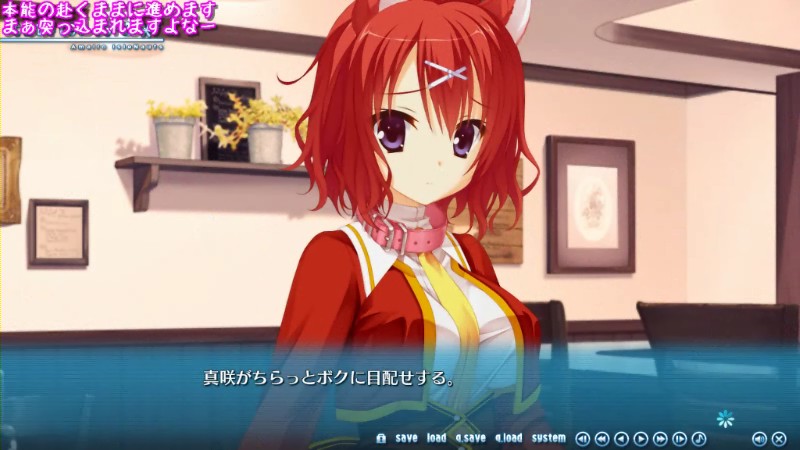Open the load menu
This screenshot has width=800, height=450.
(436, 438)
